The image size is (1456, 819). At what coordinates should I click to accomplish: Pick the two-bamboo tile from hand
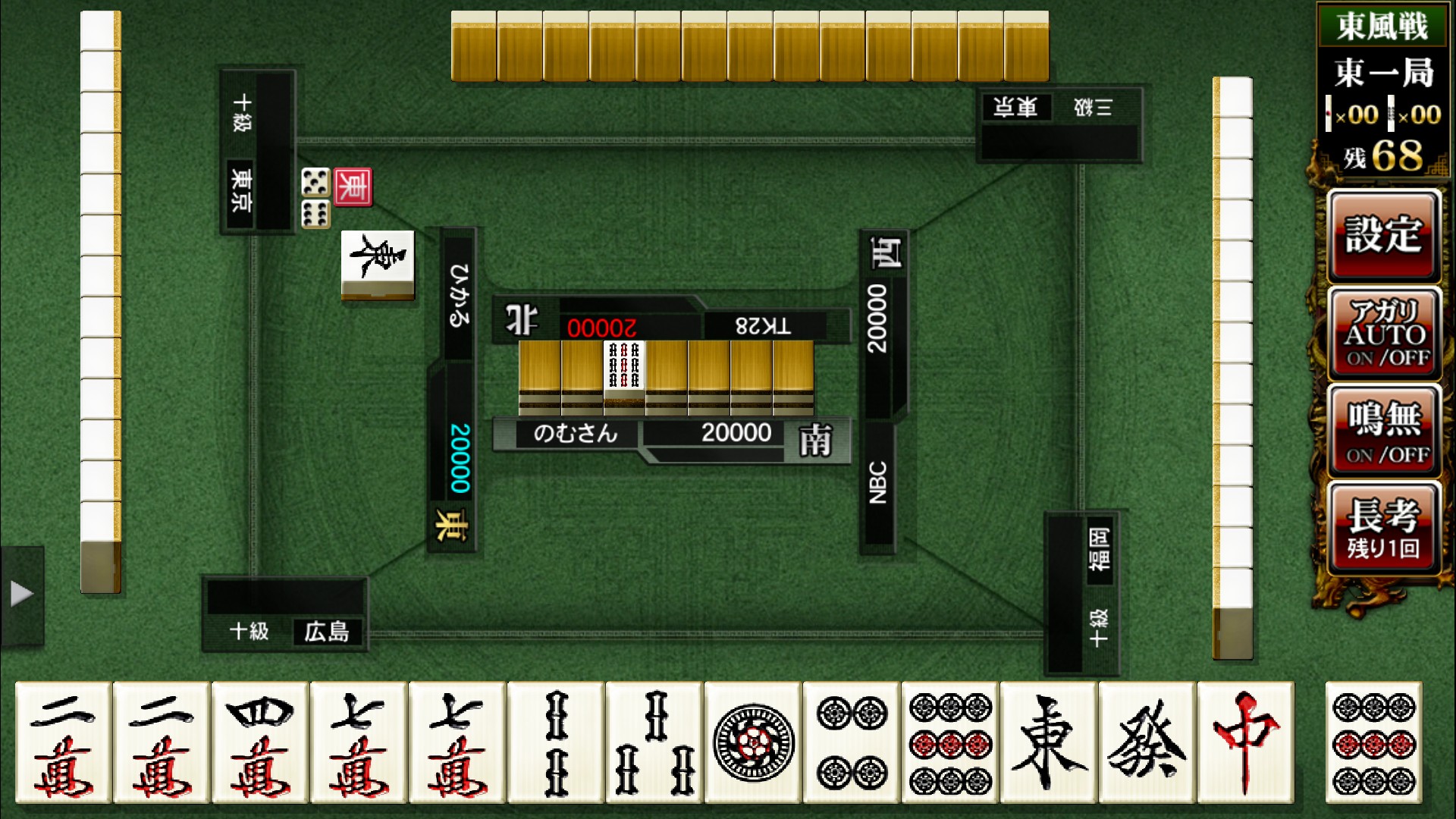tap(555, 742)
